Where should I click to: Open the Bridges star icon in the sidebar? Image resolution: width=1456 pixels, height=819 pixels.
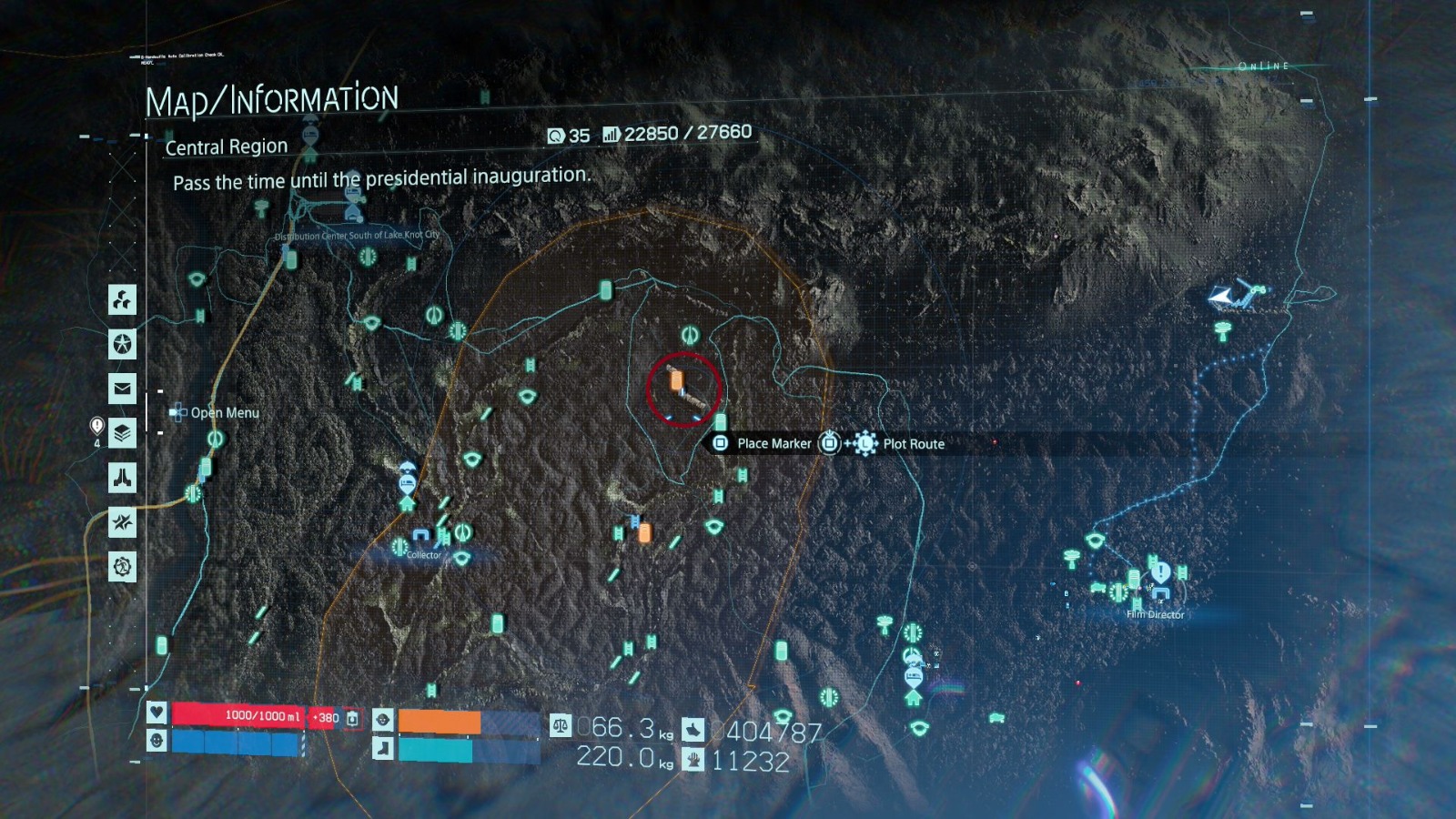click(123, 344)
